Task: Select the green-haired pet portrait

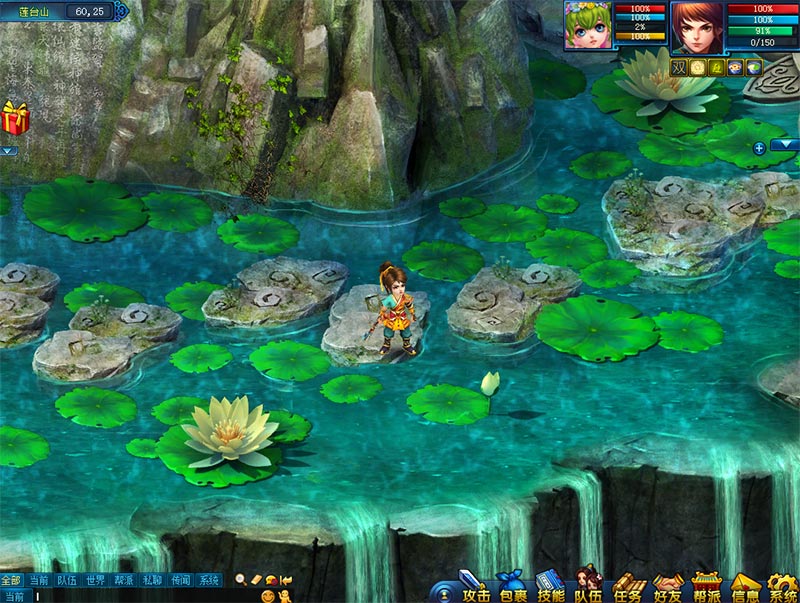Action: [x=587, y=26]
